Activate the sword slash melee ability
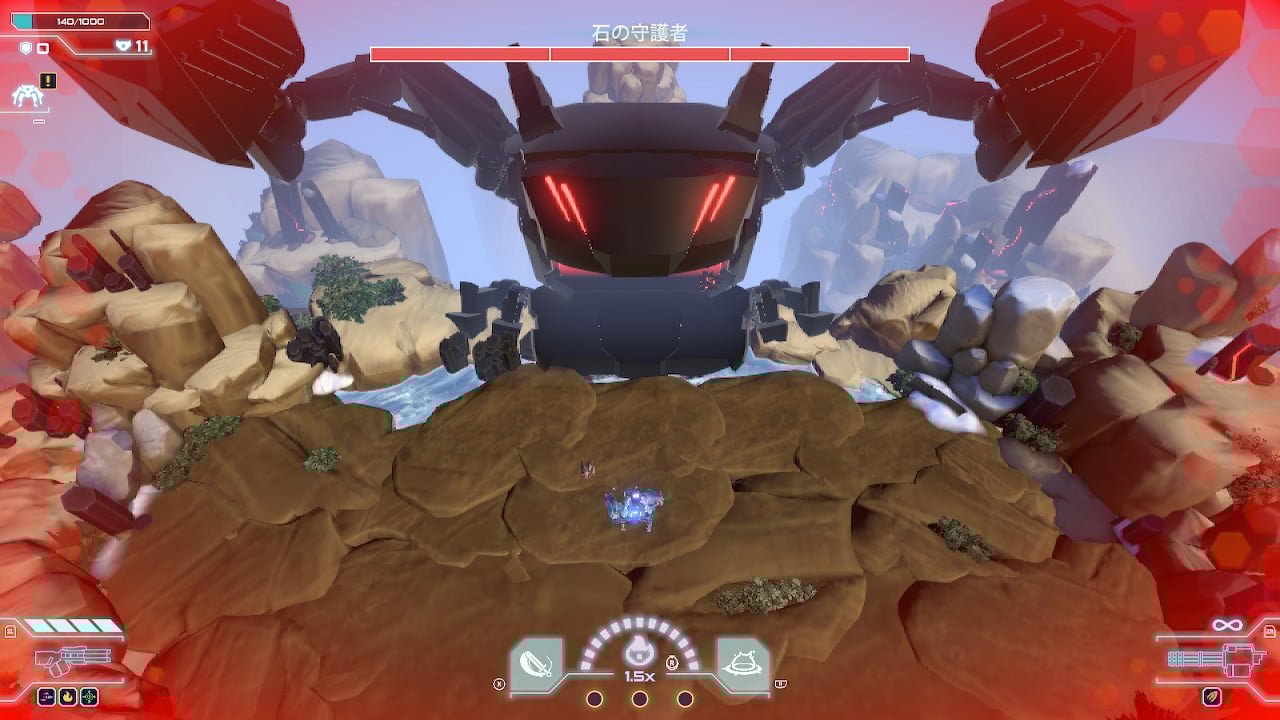Viewport: 1280px width, 720px height. click(537, 662)
